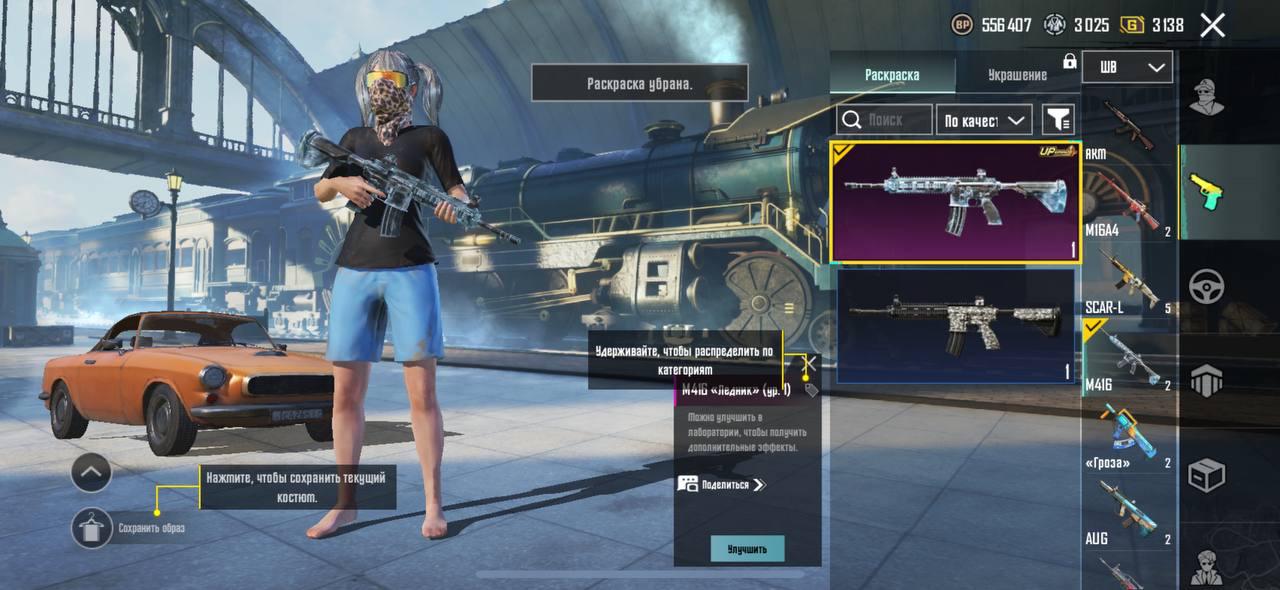Click the Поиск search field
The image size is (1280, 590).
click(885, 120)
